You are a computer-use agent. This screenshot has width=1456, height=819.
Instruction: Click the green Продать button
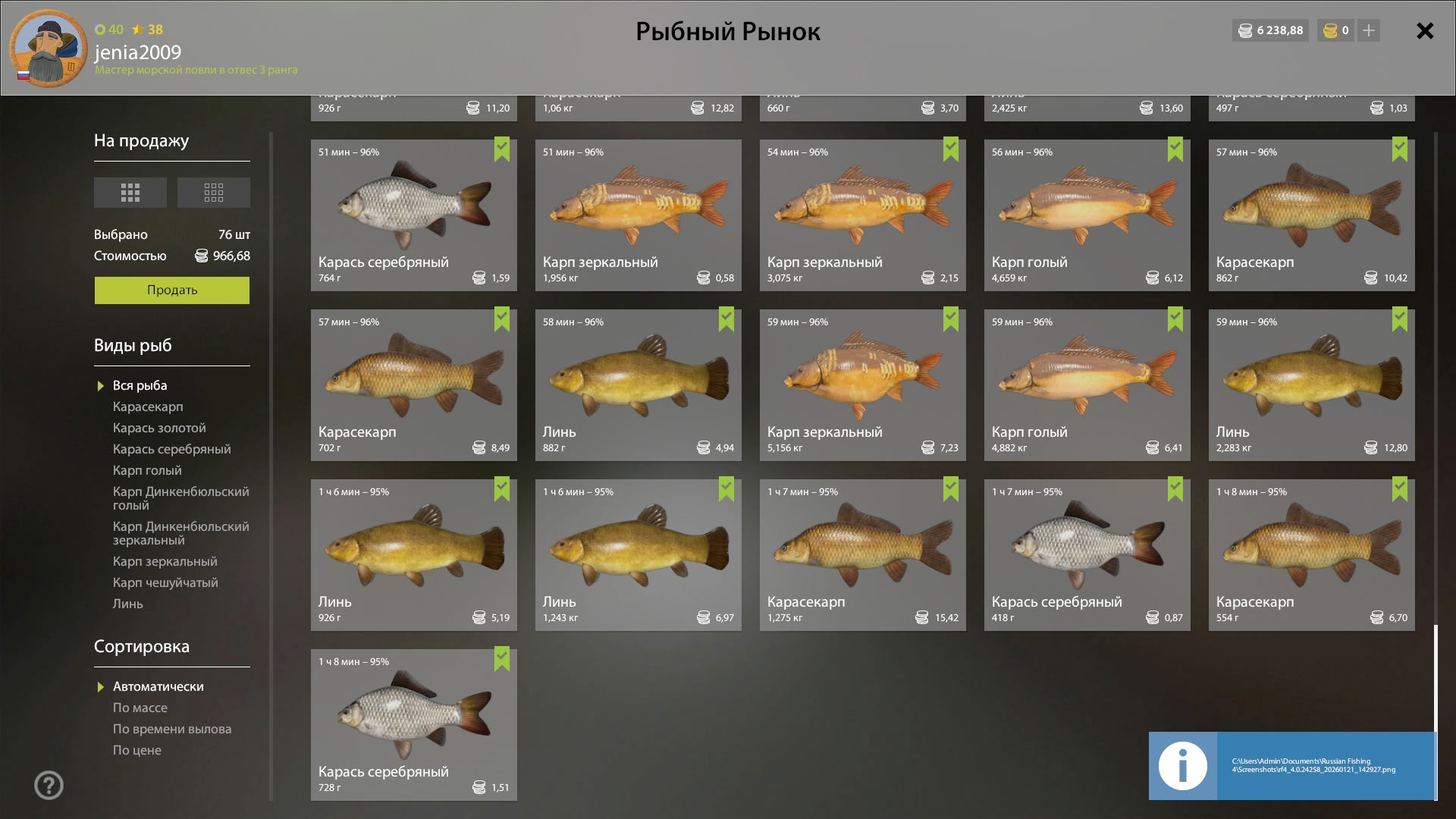coord(172,290)
